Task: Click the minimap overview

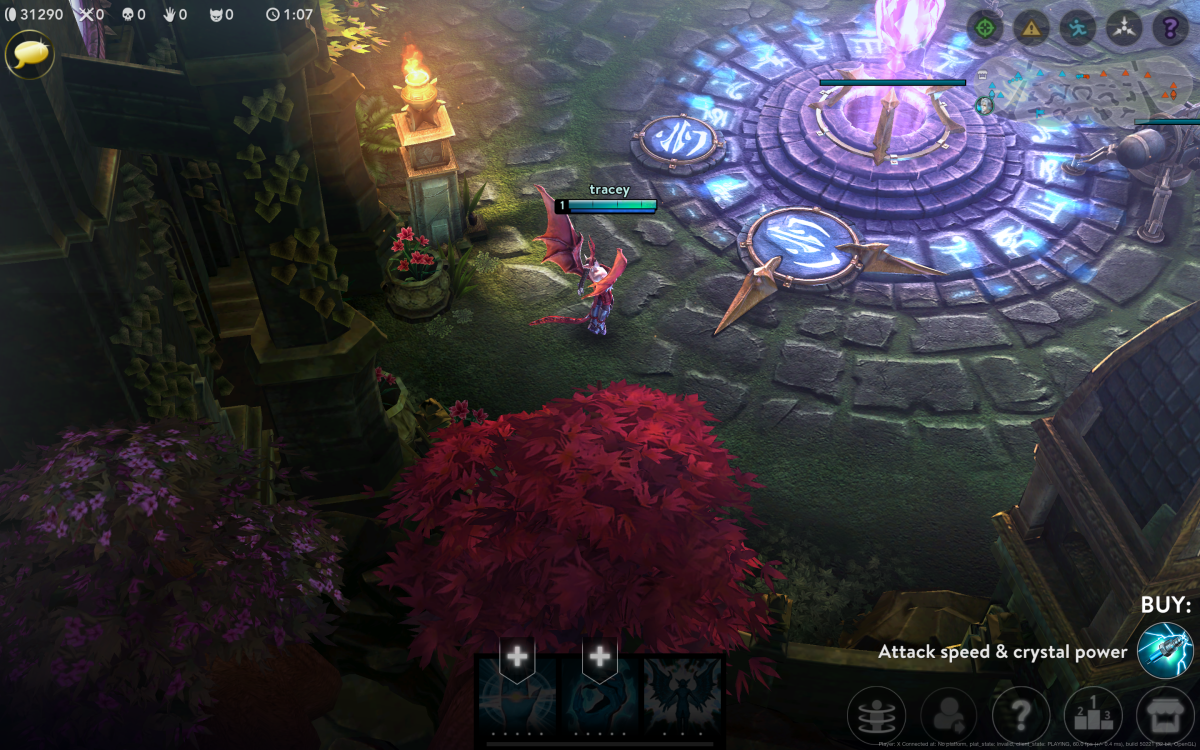Action: (1090, 90)
